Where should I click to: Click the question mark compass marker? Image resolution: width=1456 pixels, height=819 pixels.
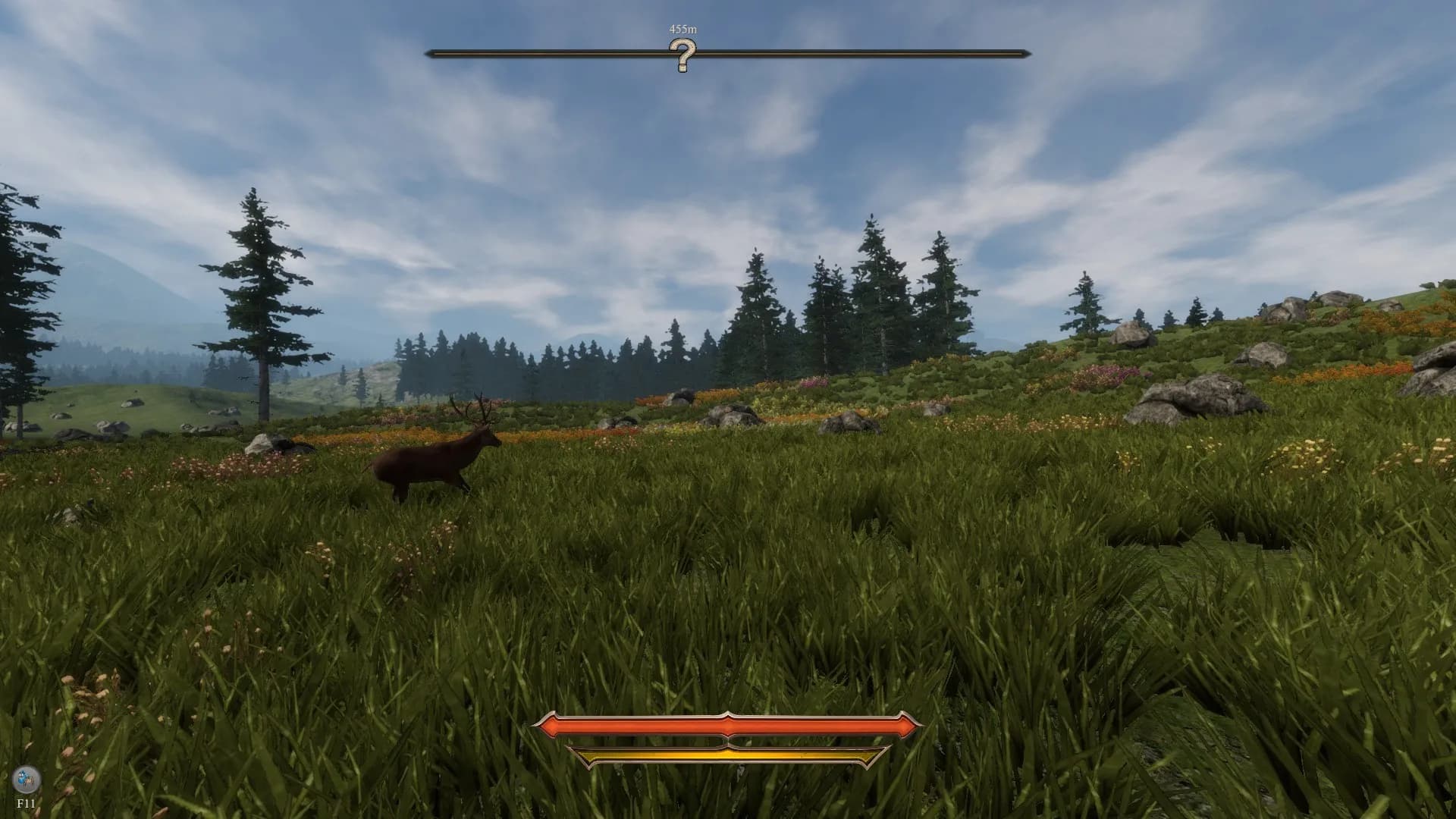[682, 55]
